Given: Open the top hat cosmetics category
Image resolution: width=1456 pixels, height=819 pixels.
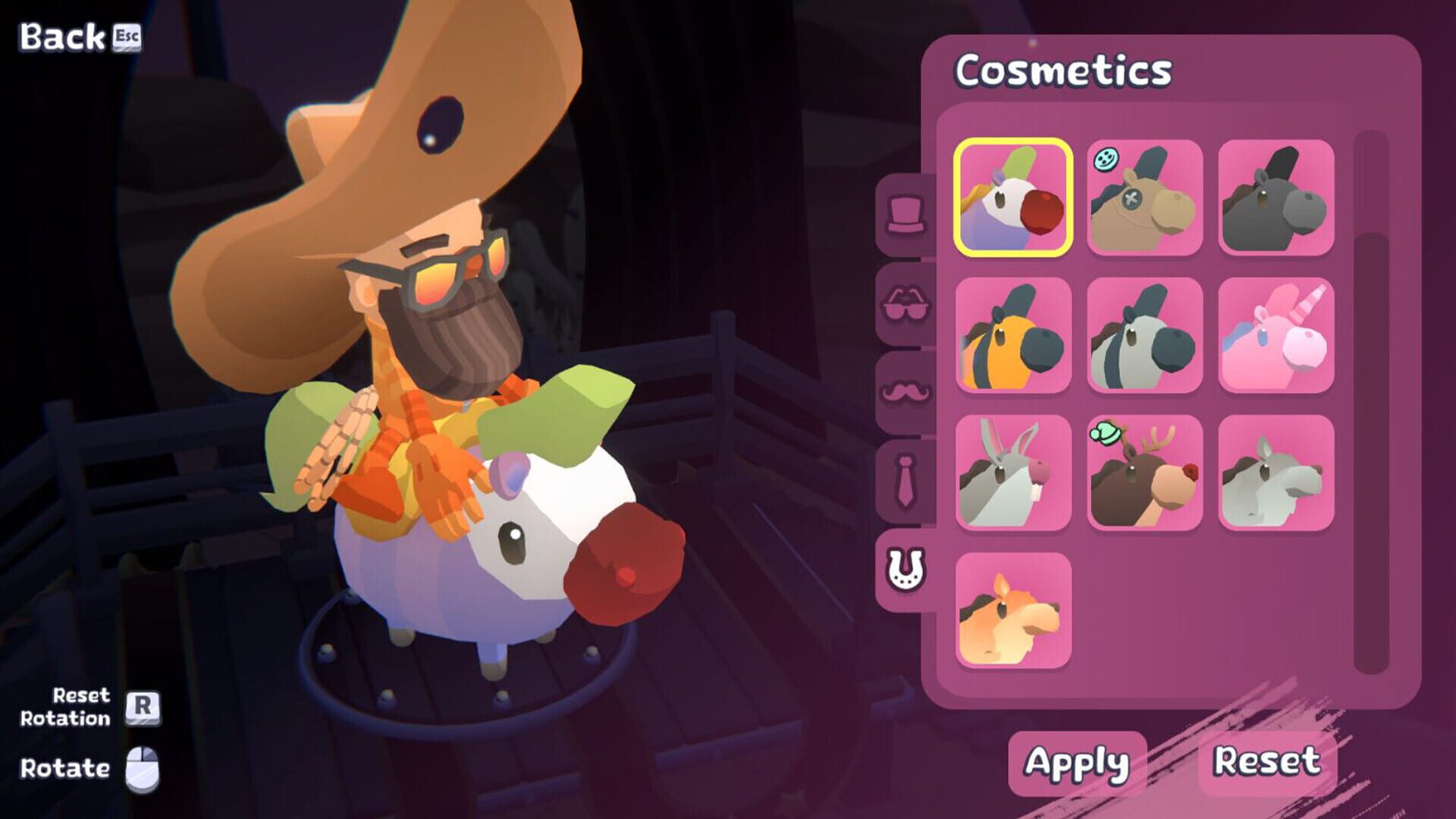Looking at the screenshot, I should tap(907, 215).
